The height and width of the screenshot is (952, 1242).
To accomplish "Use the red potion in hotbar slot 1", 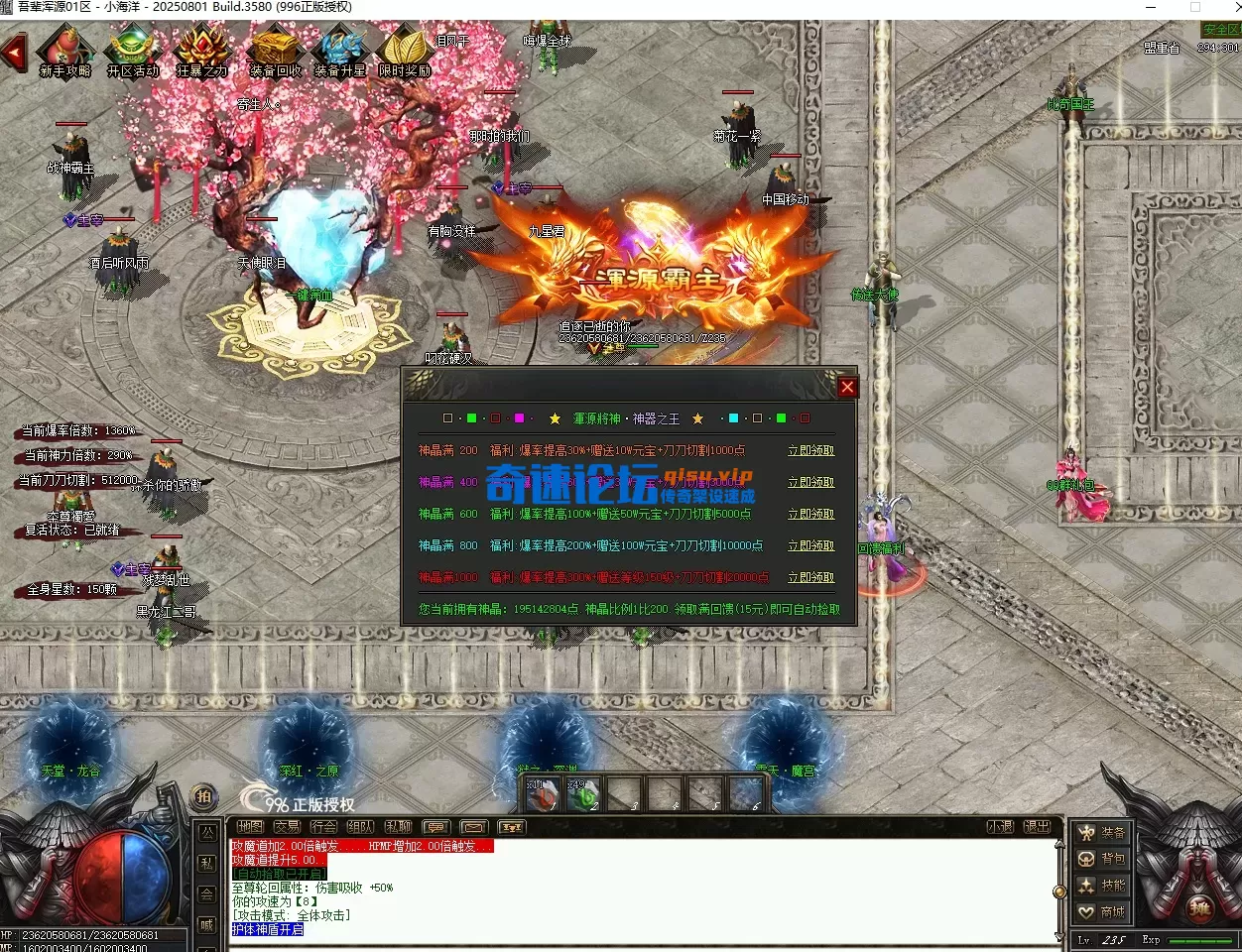I will 541,794.
